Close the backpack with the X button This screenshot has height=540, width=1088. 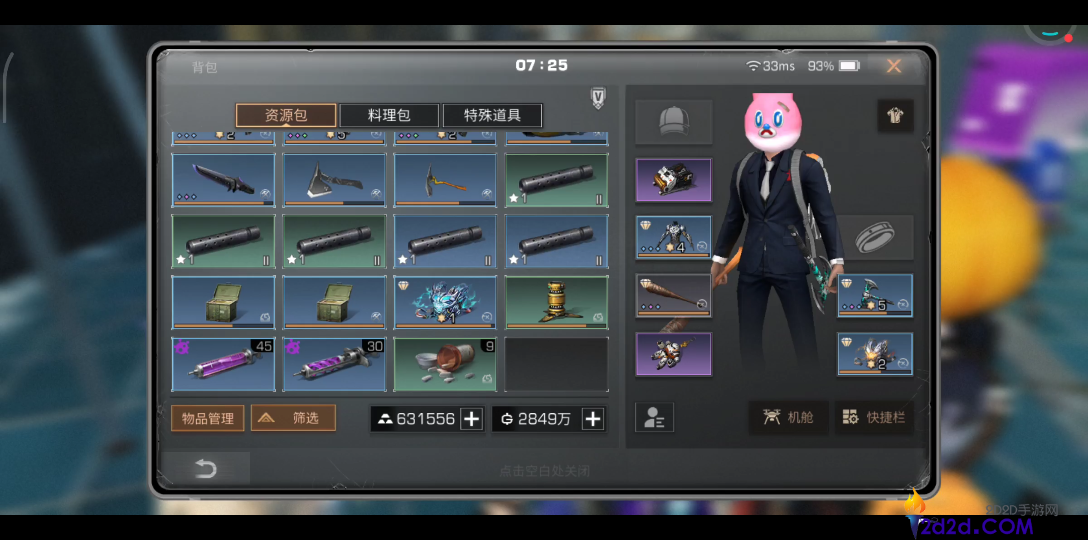coord(893,66)
